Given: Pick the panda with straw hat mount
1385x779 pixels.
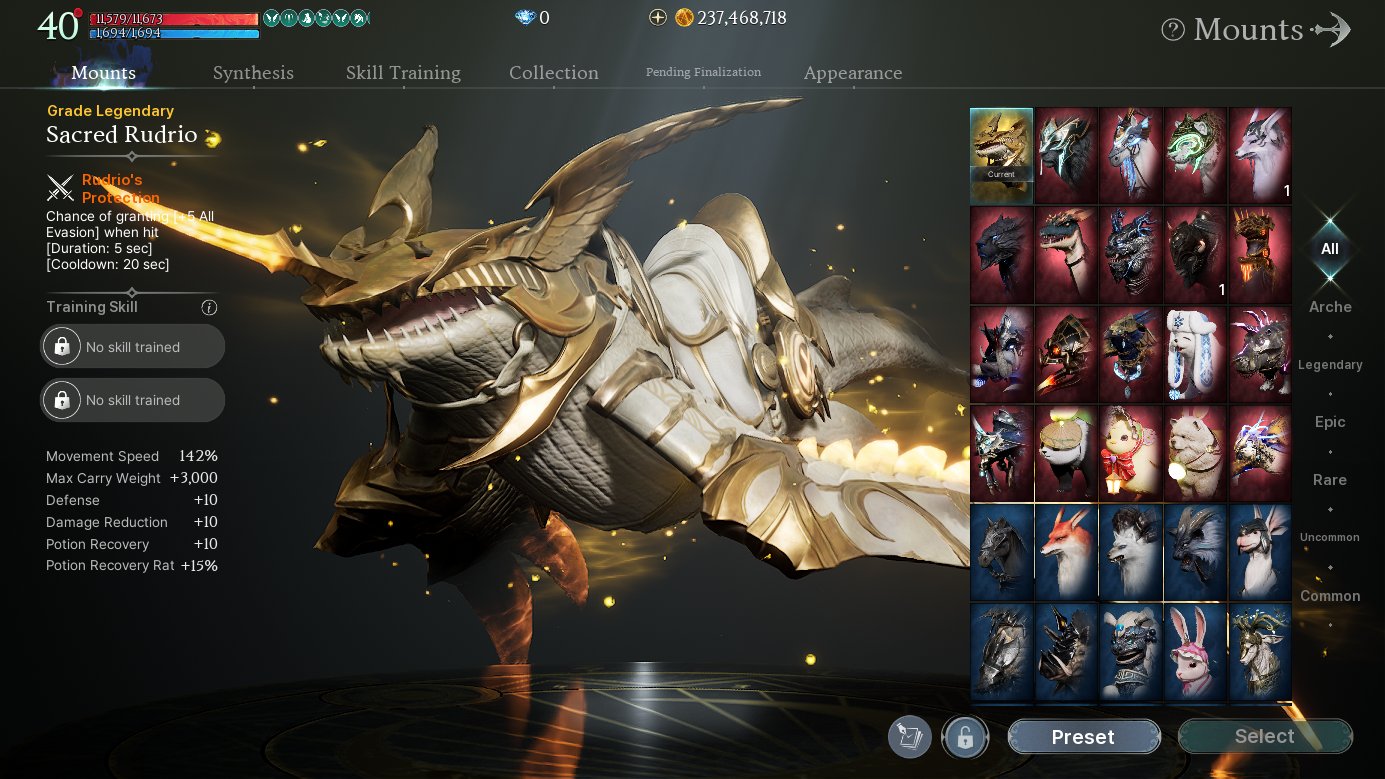Looking at the screenshot, I should 1066,453.
